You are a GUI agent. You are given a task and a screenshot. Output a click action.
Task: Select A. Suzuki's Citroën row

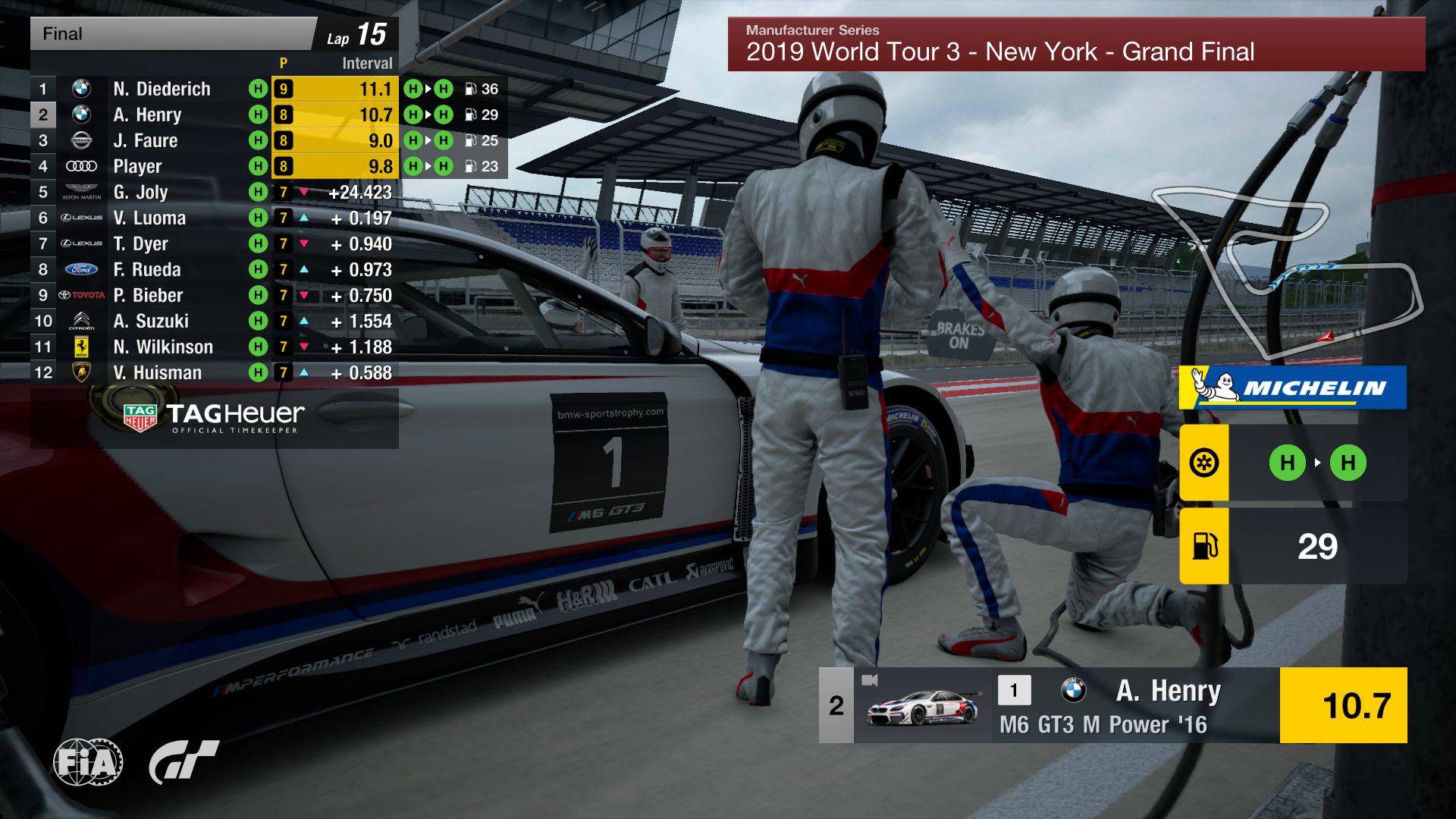150,321
